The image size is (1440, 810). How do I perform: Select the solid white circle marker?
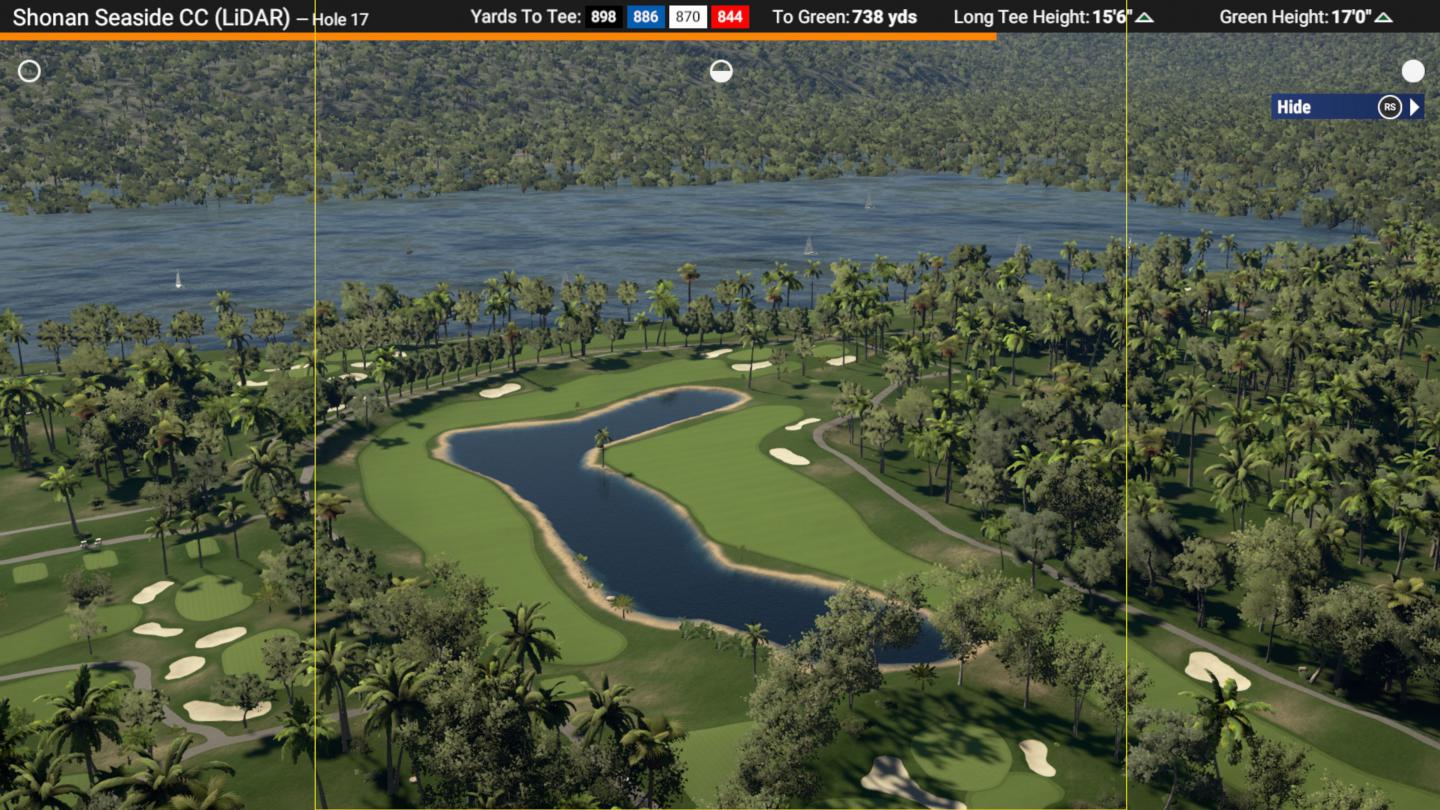pyautogui.click(x=1413, y=71)
